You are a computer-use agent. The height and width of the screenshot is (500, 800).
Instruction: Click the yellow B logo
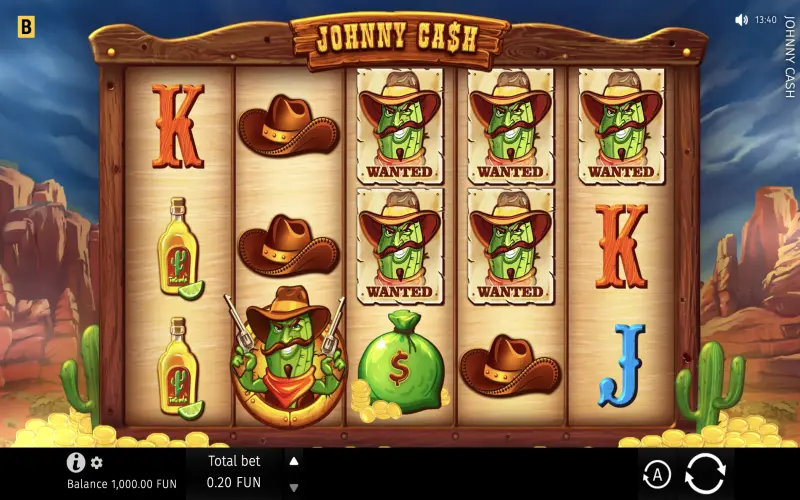pyautogui.click(x=26, y=27)
